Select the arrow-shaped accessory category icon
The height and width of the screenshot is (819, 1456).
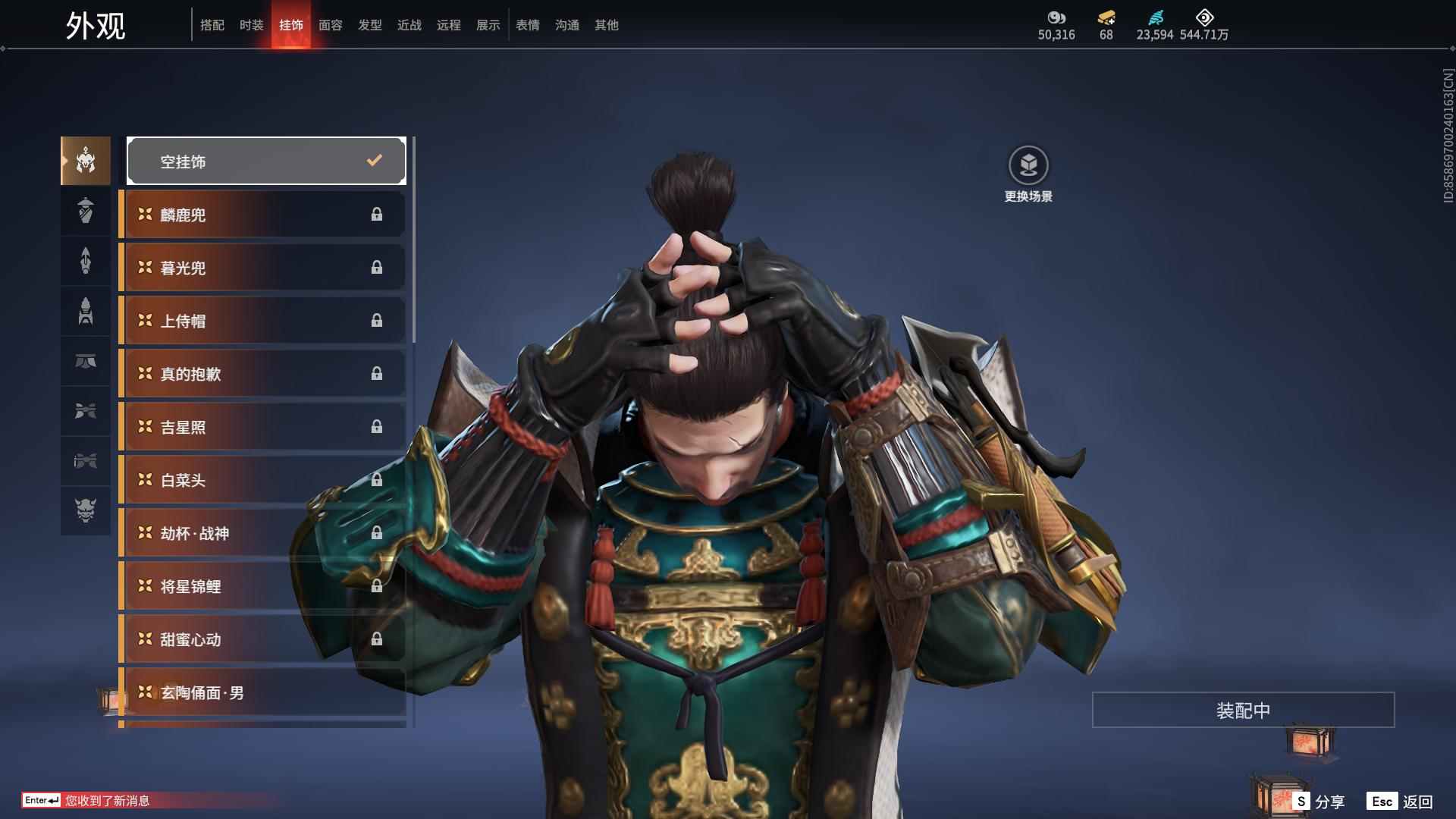(x=85, y=261)
